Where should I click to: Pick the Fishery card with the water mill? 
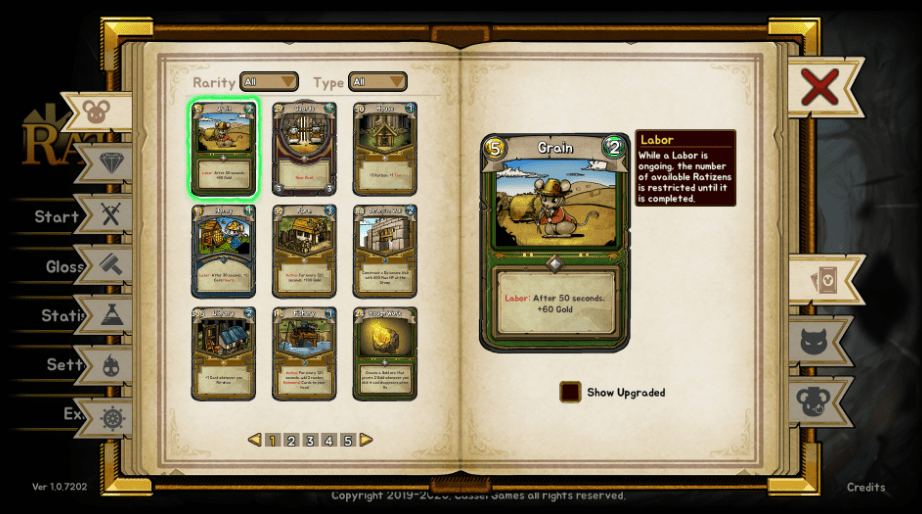pos(304,353)
